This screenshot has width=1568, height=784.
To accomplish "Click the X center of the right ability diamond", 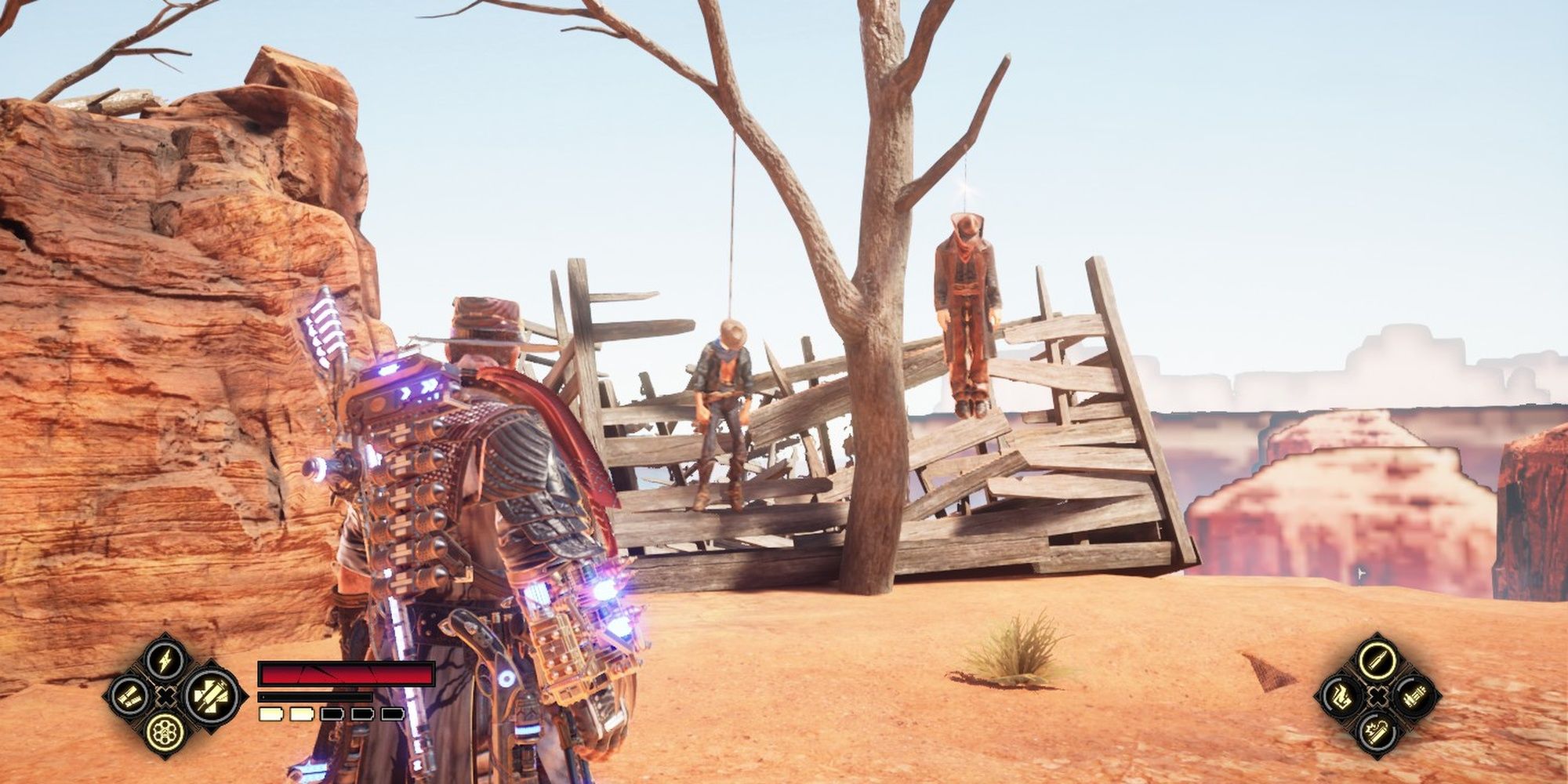I will 1377,695.
